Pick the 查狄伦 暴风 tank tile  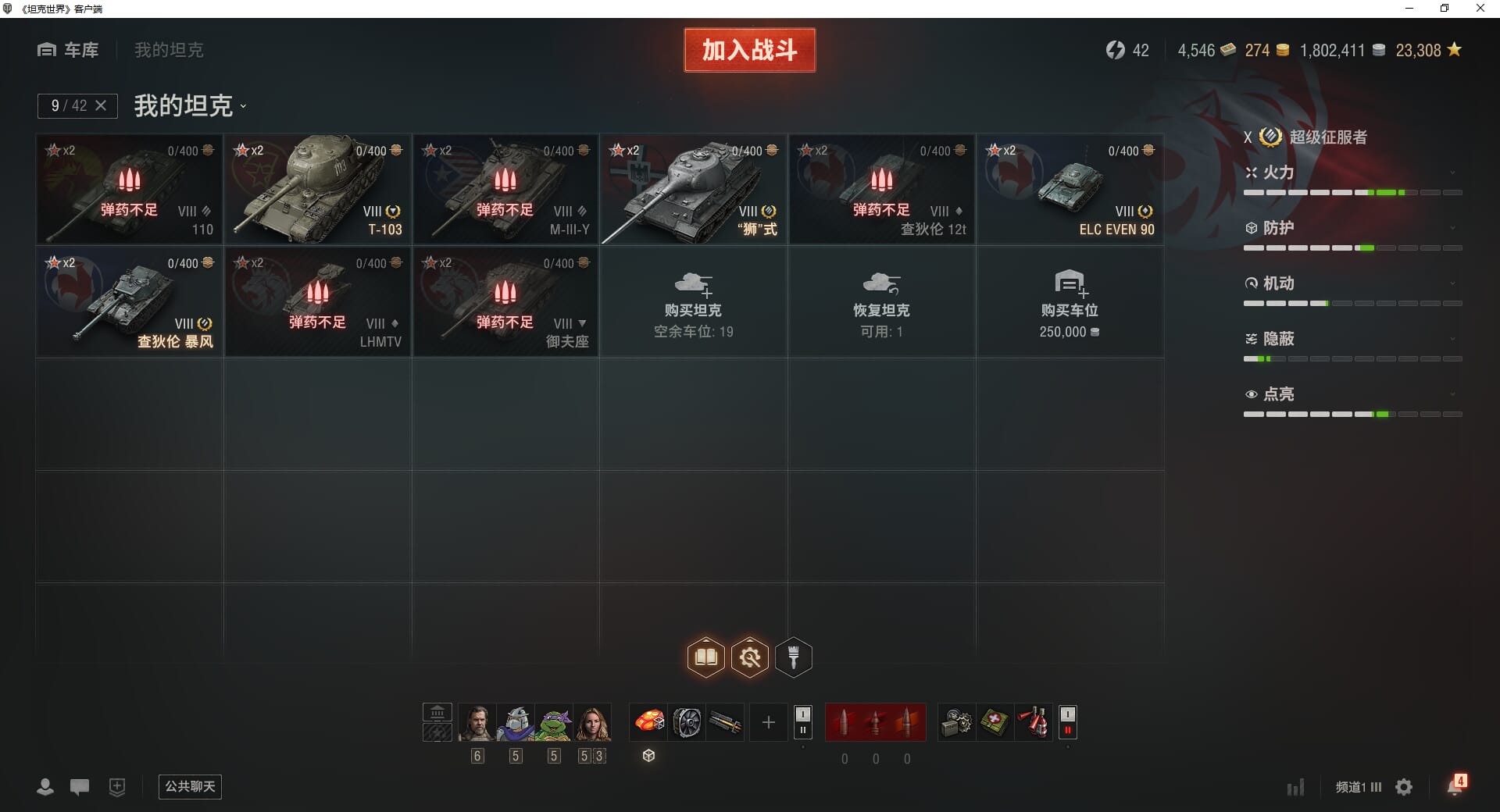click(x=130, y=302)
